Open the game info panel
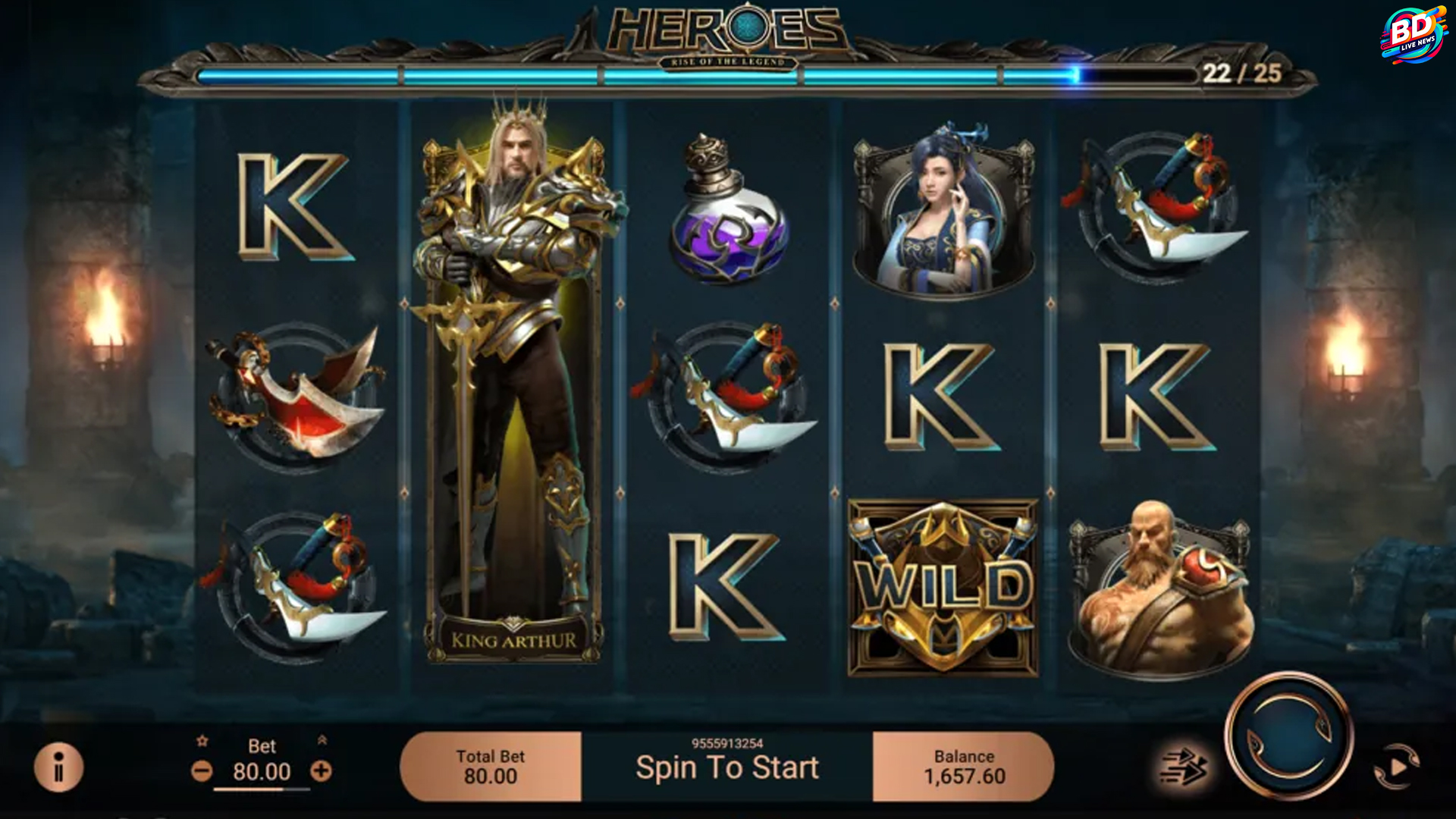This screenshot has height=819, width=1456. (x=58, y=767)
